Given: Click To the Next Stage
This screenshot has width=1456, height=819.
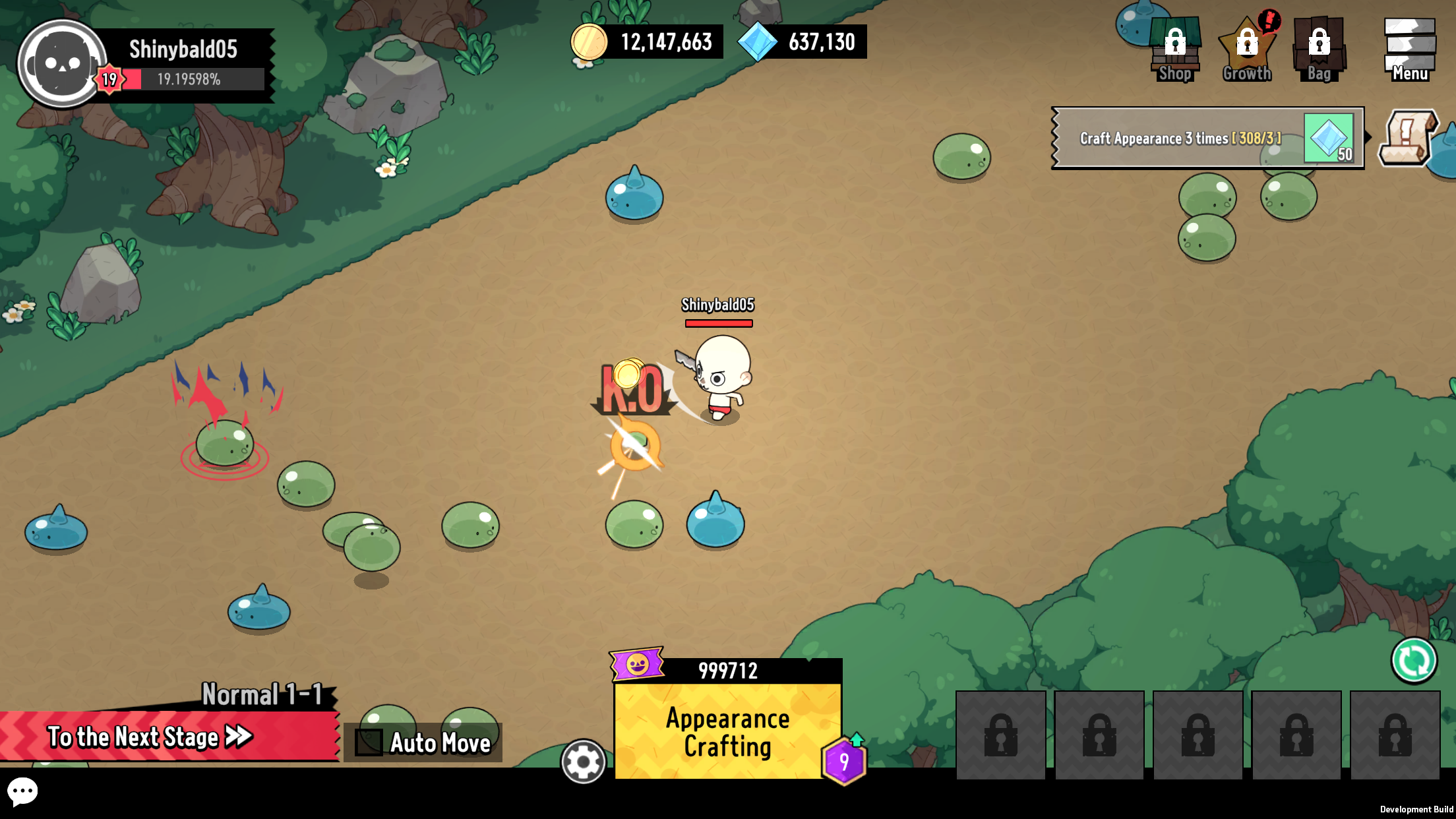Looking at the screenshot, I should pos(148,737).
